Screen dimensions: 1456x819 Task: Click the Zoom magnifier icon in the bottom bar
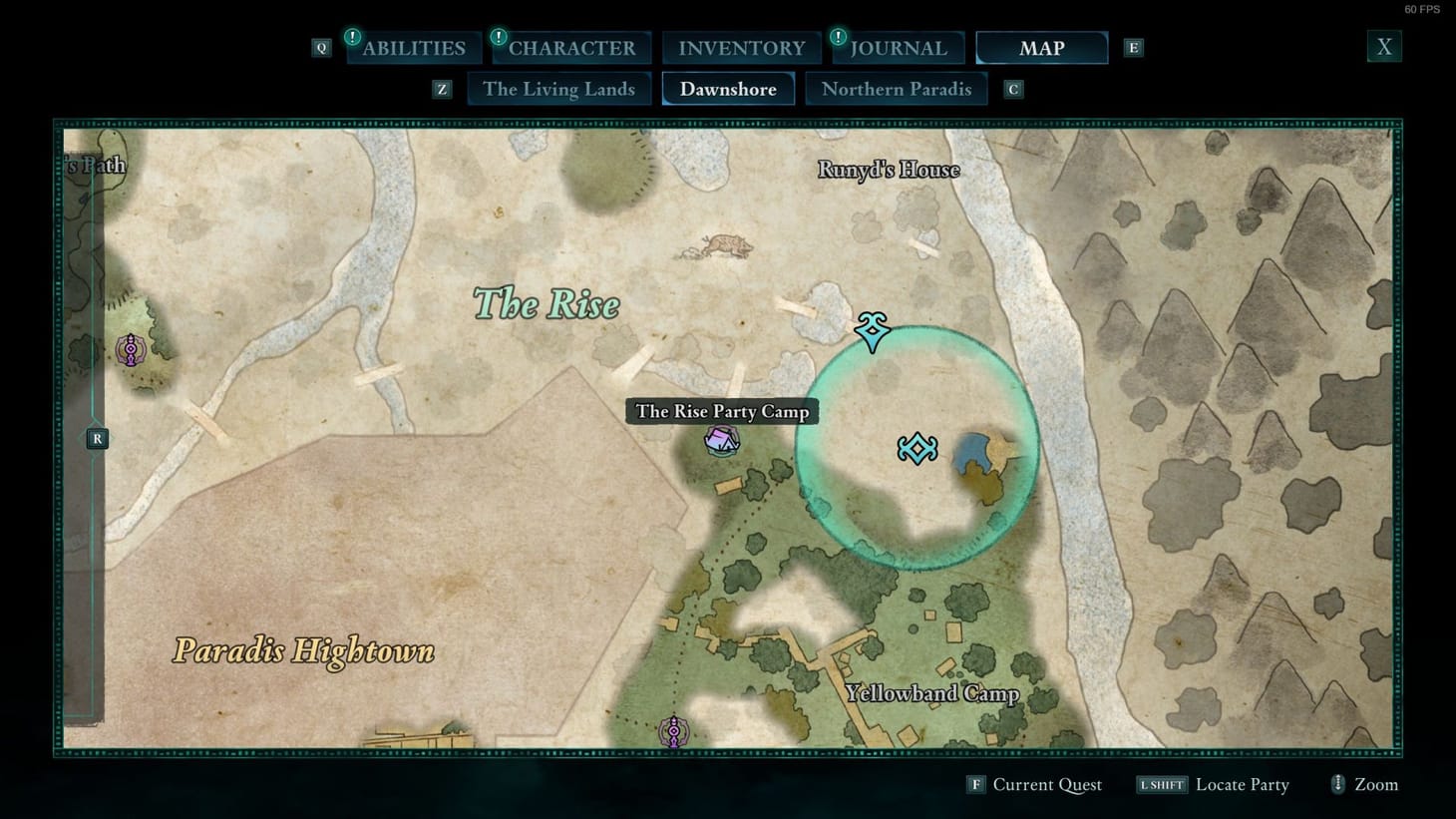tap(1338, 784)
